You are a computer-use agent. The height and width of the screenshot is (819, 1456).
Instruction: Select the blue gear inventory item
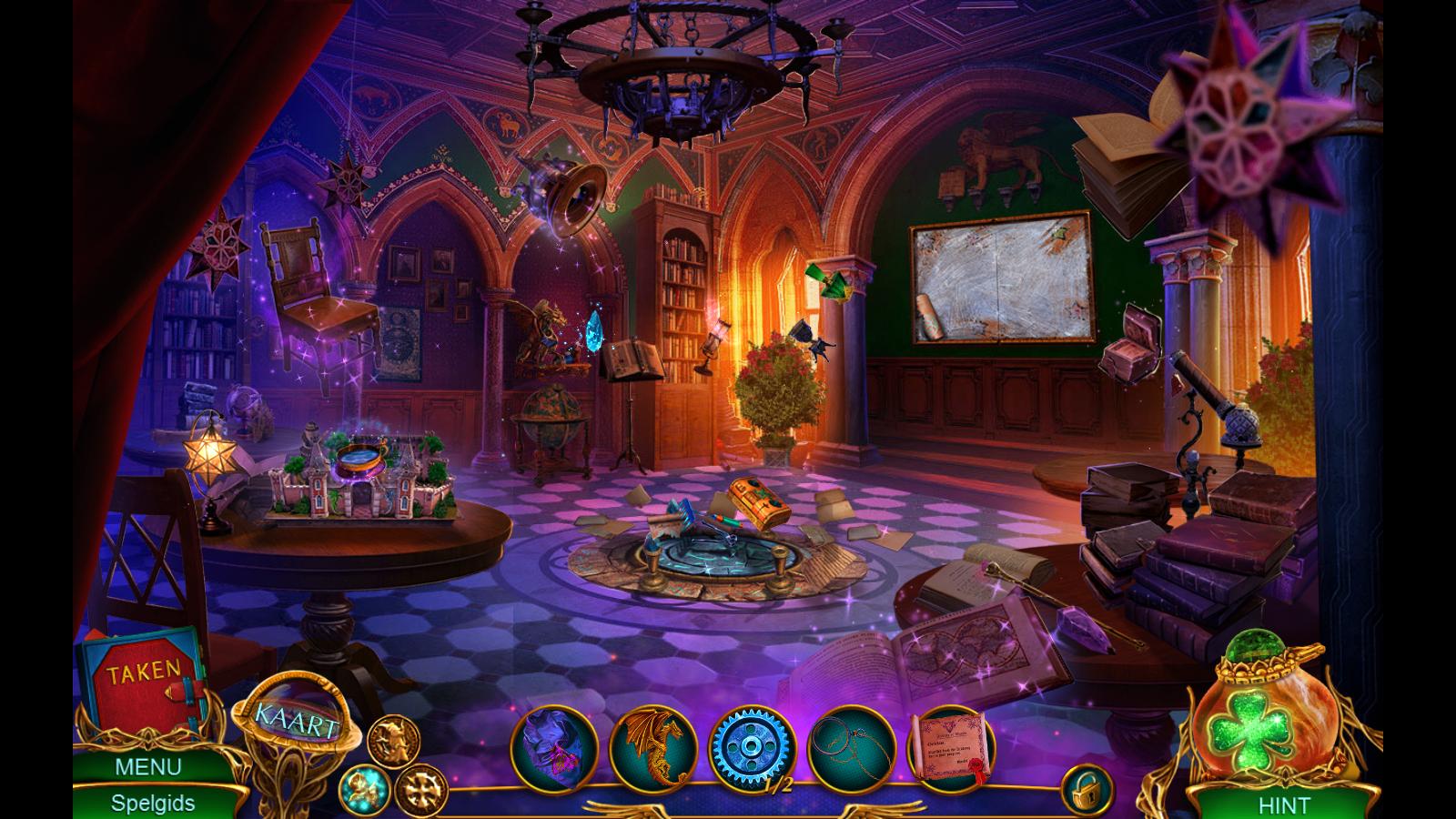(752, 749)
